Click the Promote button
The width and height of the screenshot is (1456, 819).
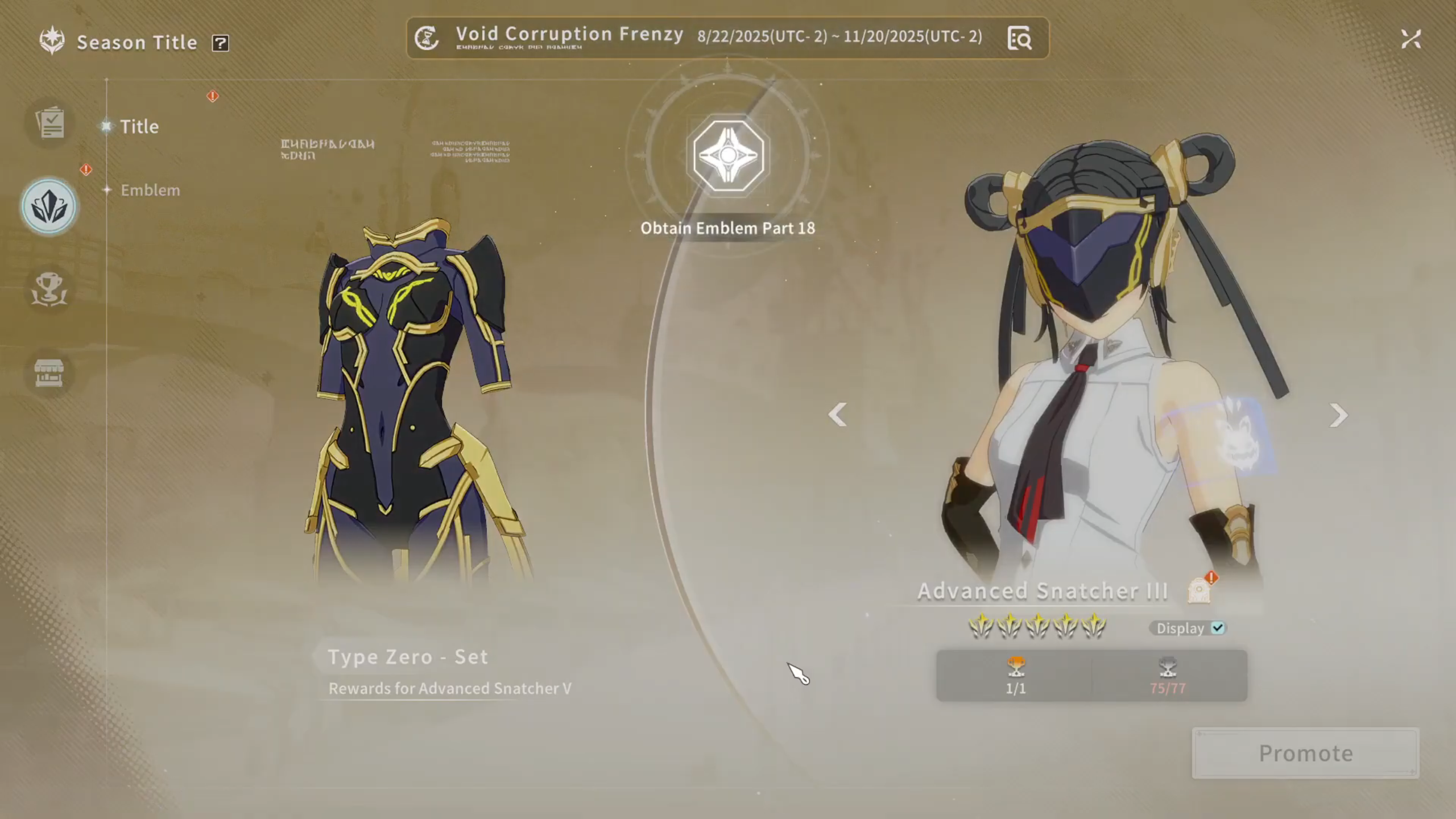tap(1305, 753)
